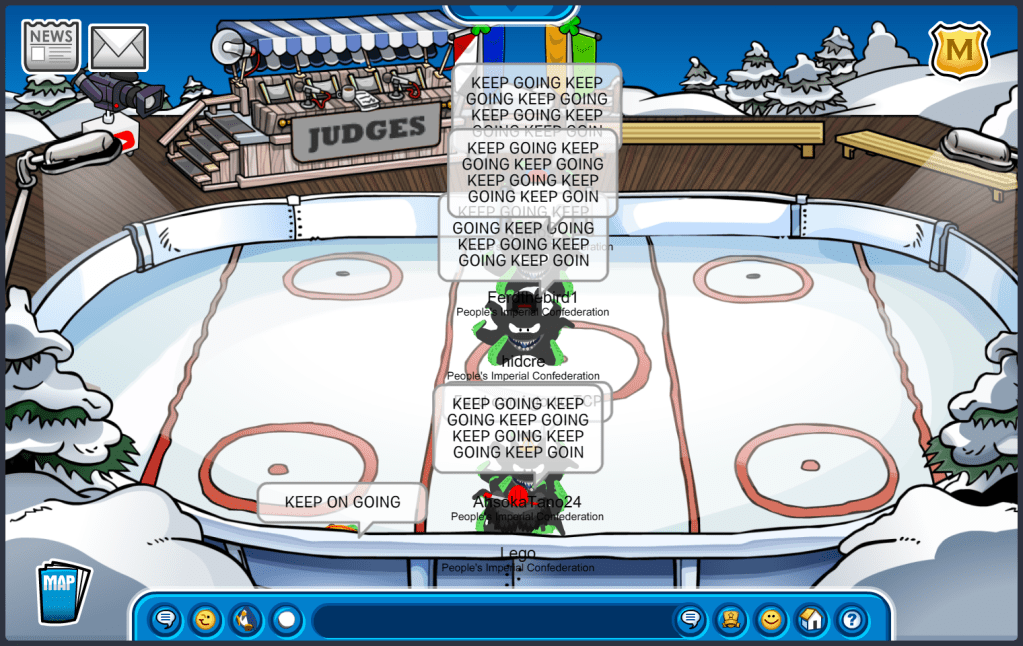Send the chat message with the bubble button
The height and width of the screenshot is (646, 1023).
[x=690, y=620]
